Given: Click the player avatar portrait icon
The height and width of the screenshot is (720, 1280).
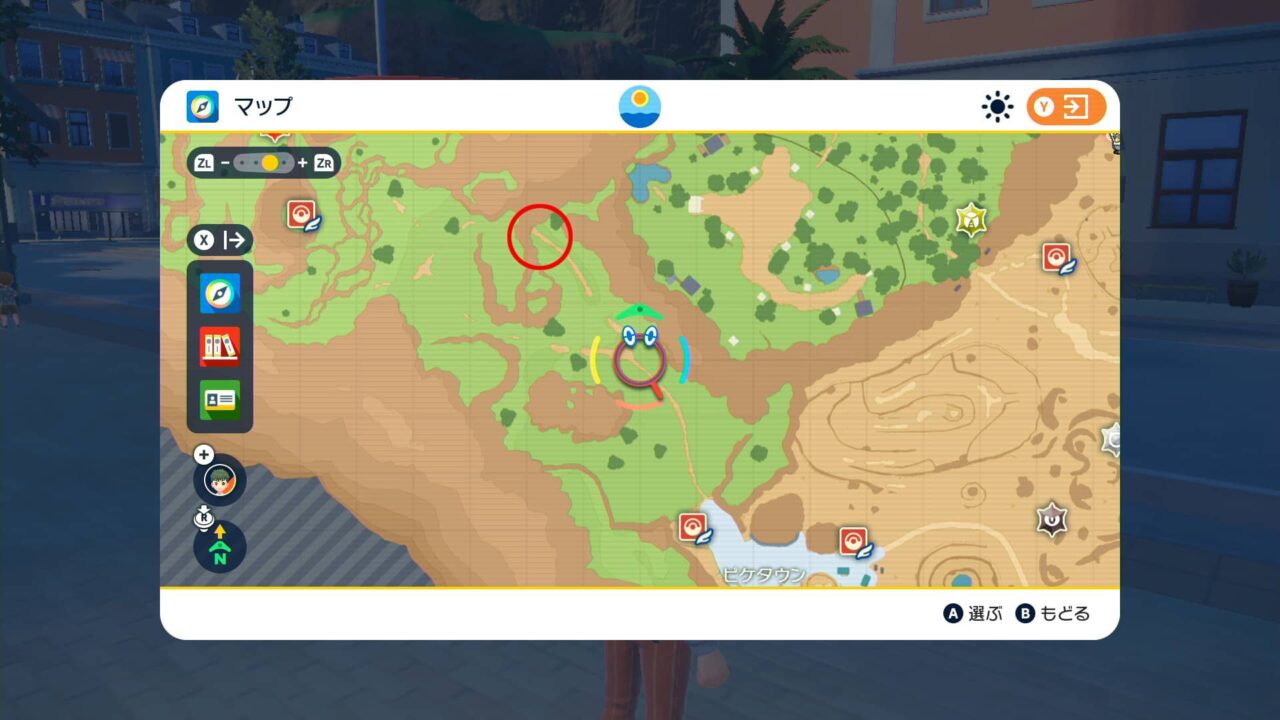Looking at the screenshot, I should (x=218, y=479).
